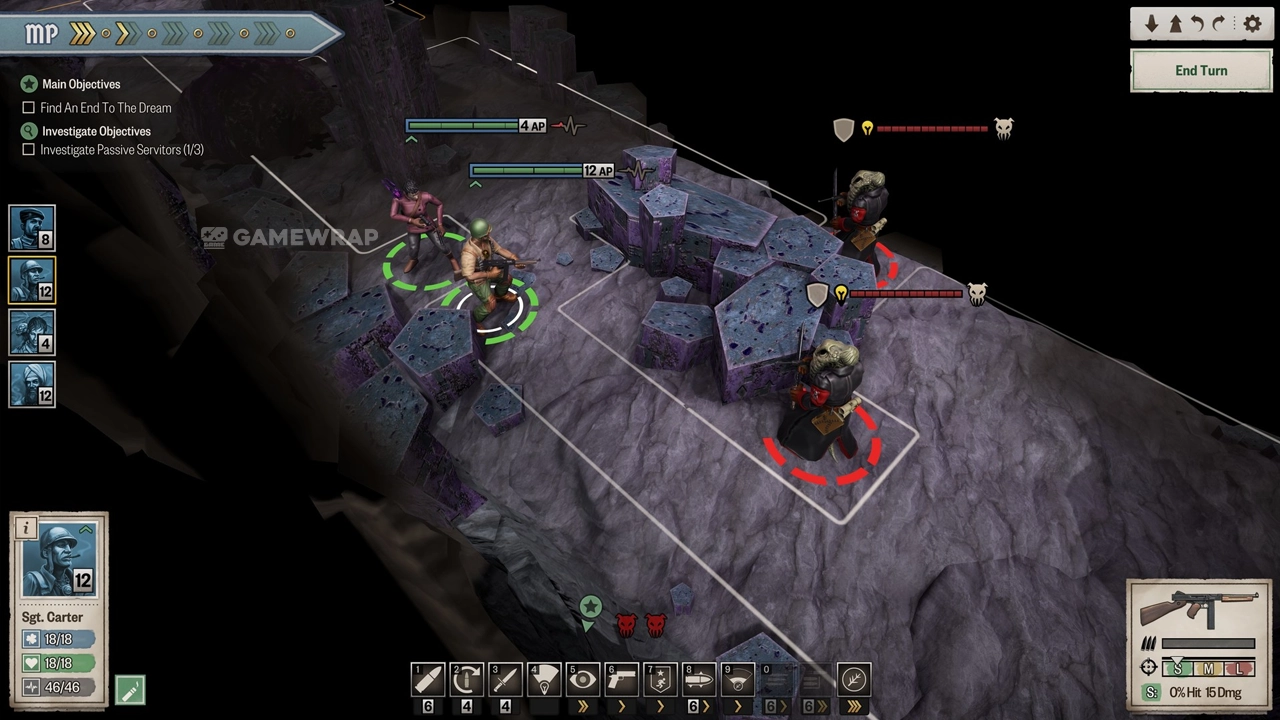Click the curved undo arrow
Screen dimensions: 1280x720
pos(1197,24)
